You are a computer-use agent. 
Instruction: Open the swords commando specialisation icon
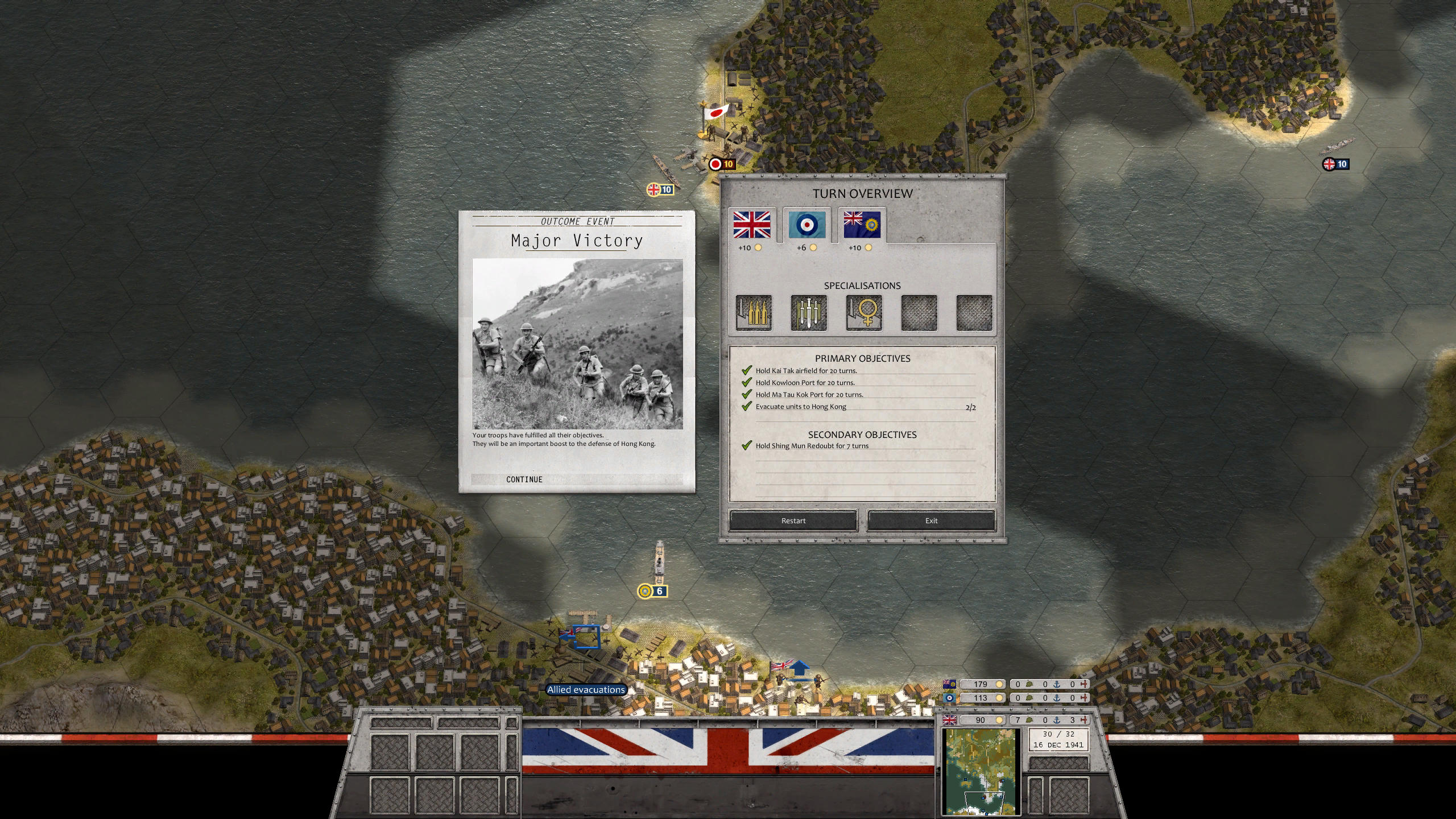809,312
